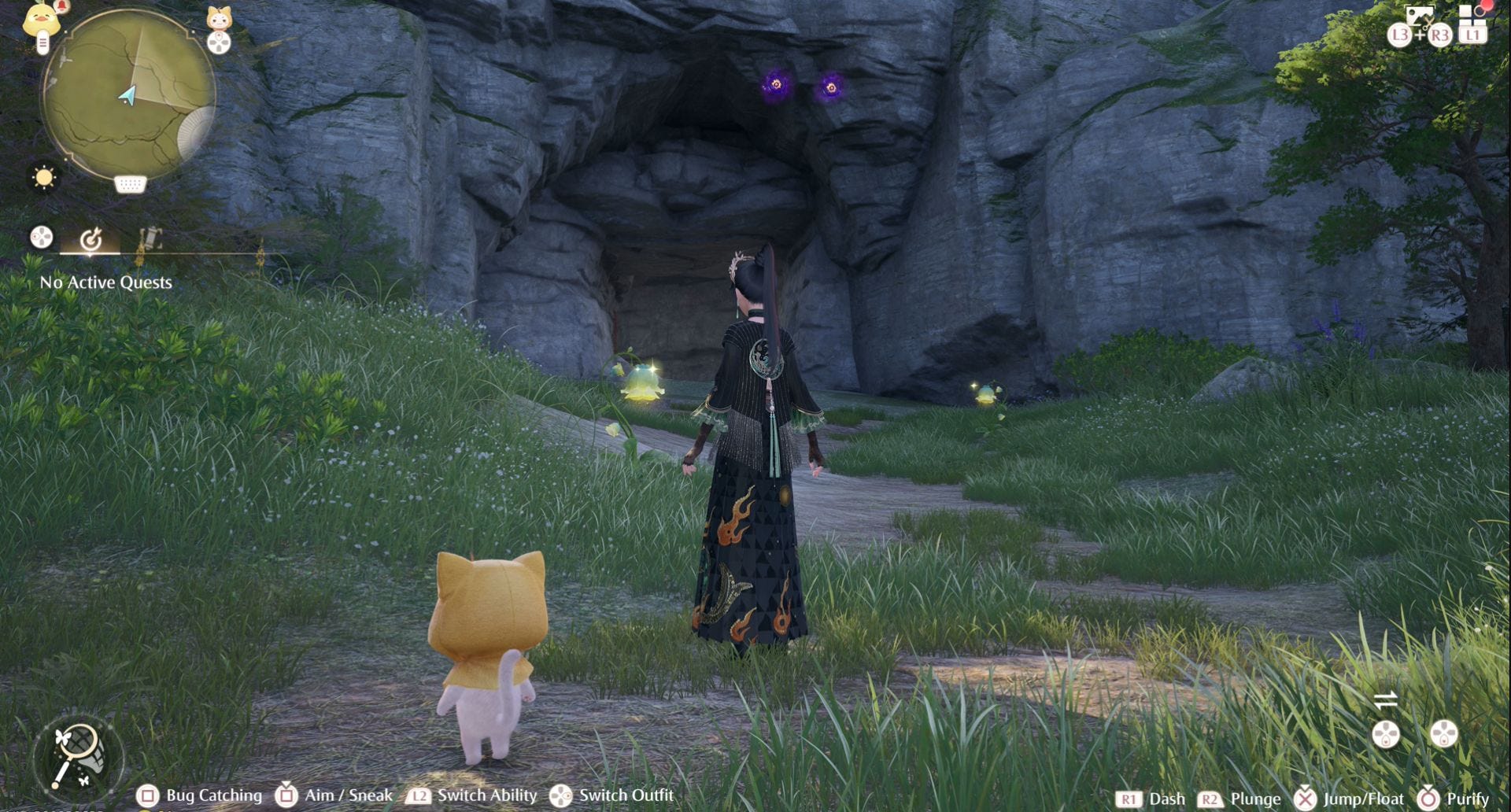Click the Momo cat face icon
This screenshot has height=812, width=1511.
pos(219,18)
